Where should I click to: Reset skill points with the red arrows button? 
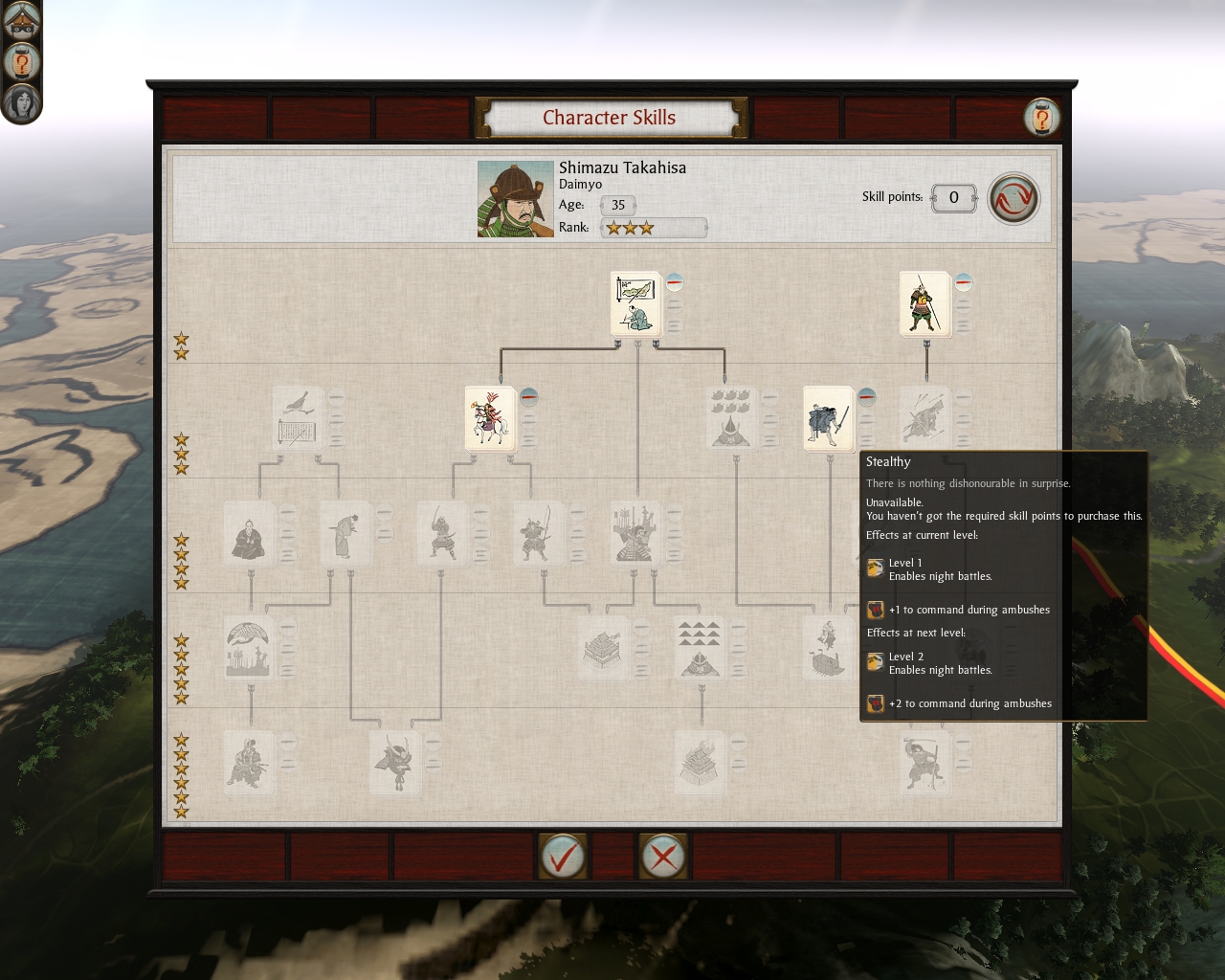[x=1013, y=198]
